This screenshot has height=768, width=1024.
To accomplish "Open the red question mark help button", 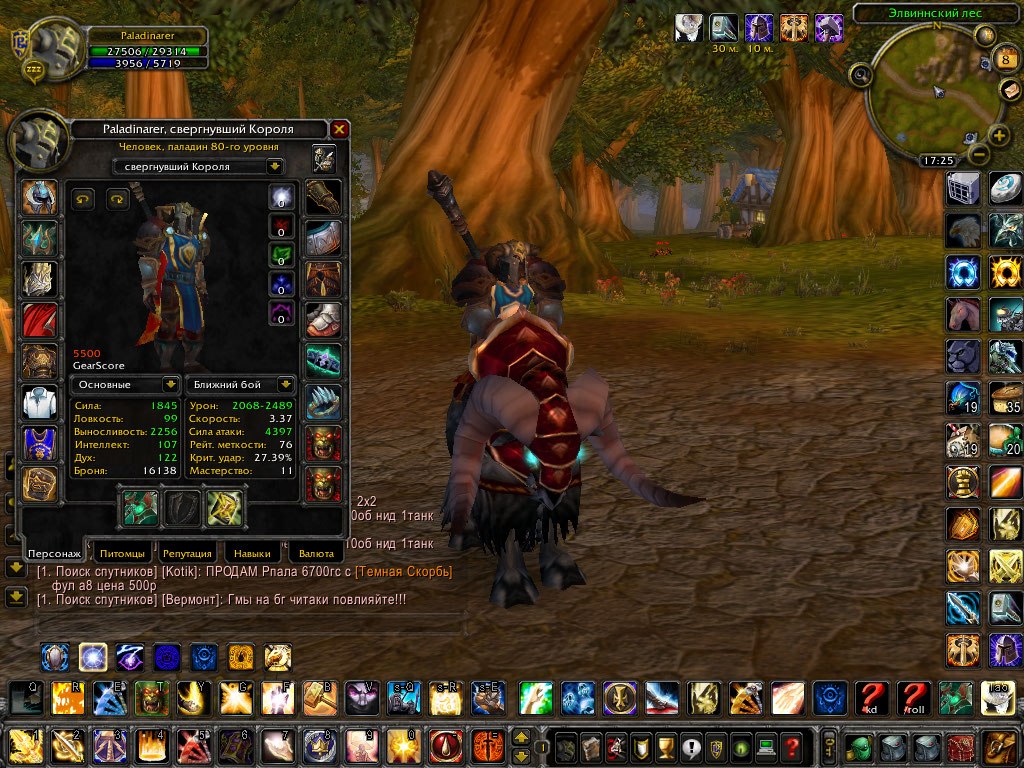I will 791,746.
